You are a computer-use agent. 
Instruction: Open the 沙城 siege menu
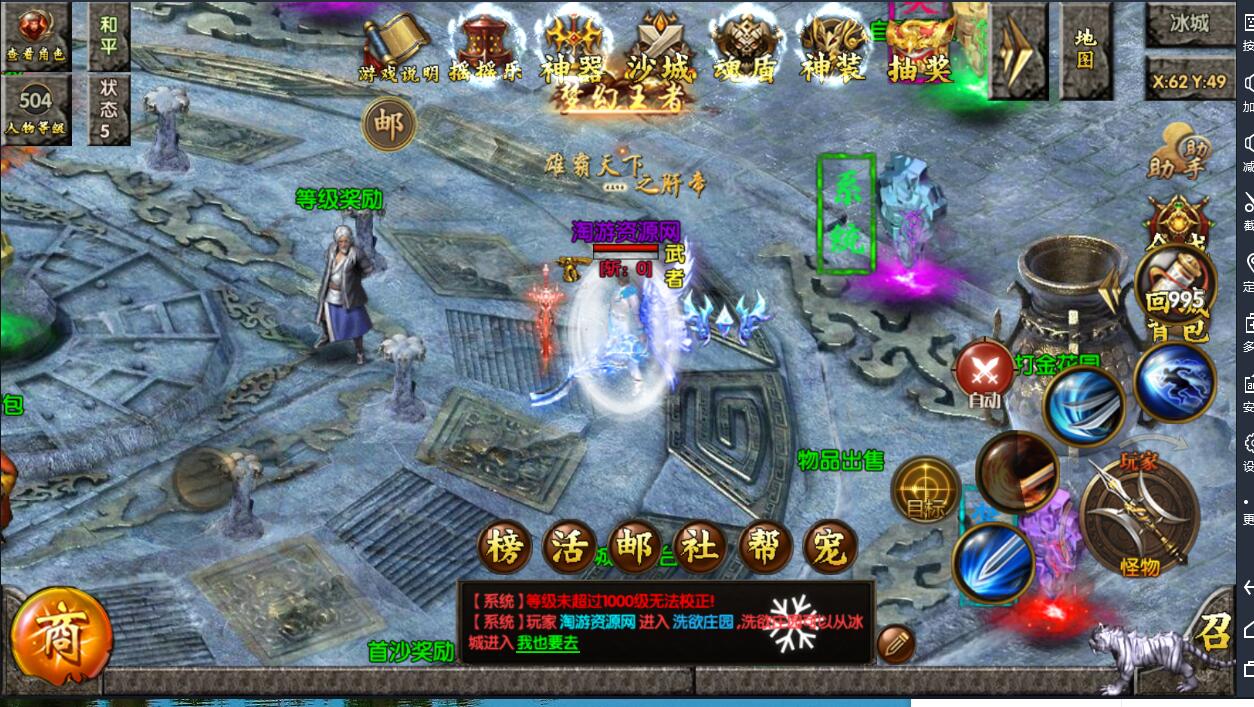pos(659,48)
